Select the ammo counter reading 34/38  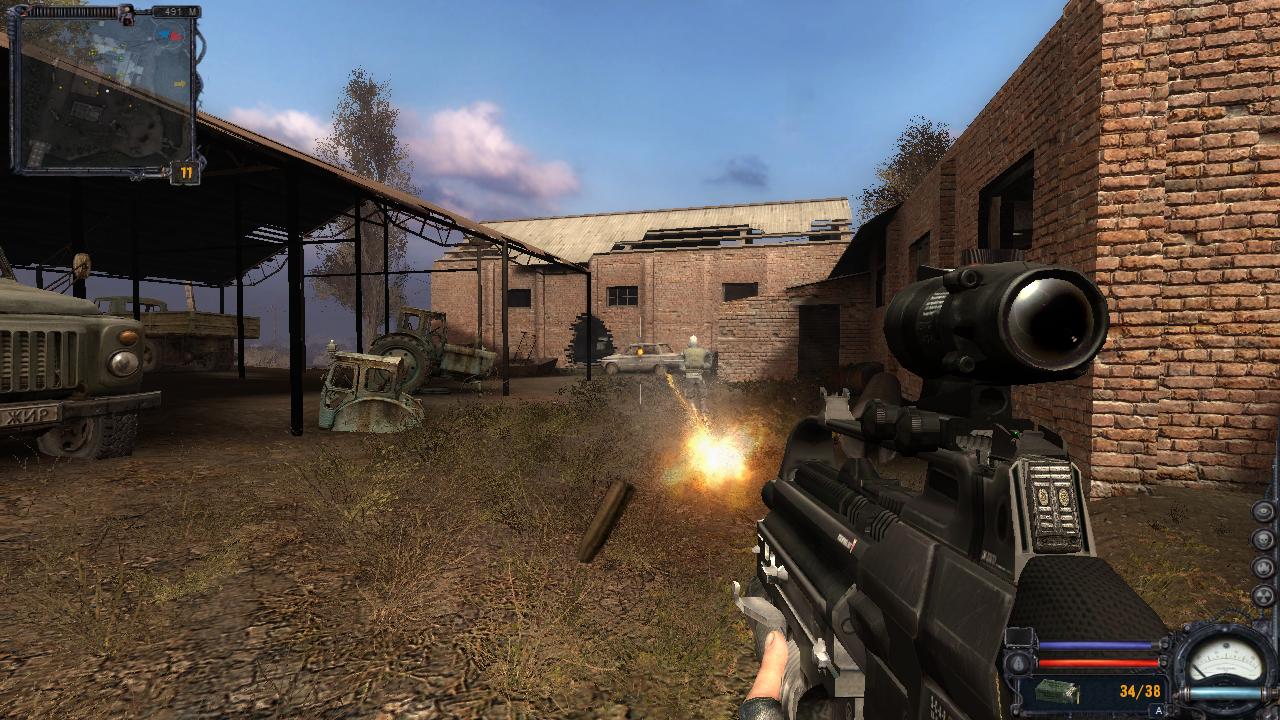tap(1140, 691)
